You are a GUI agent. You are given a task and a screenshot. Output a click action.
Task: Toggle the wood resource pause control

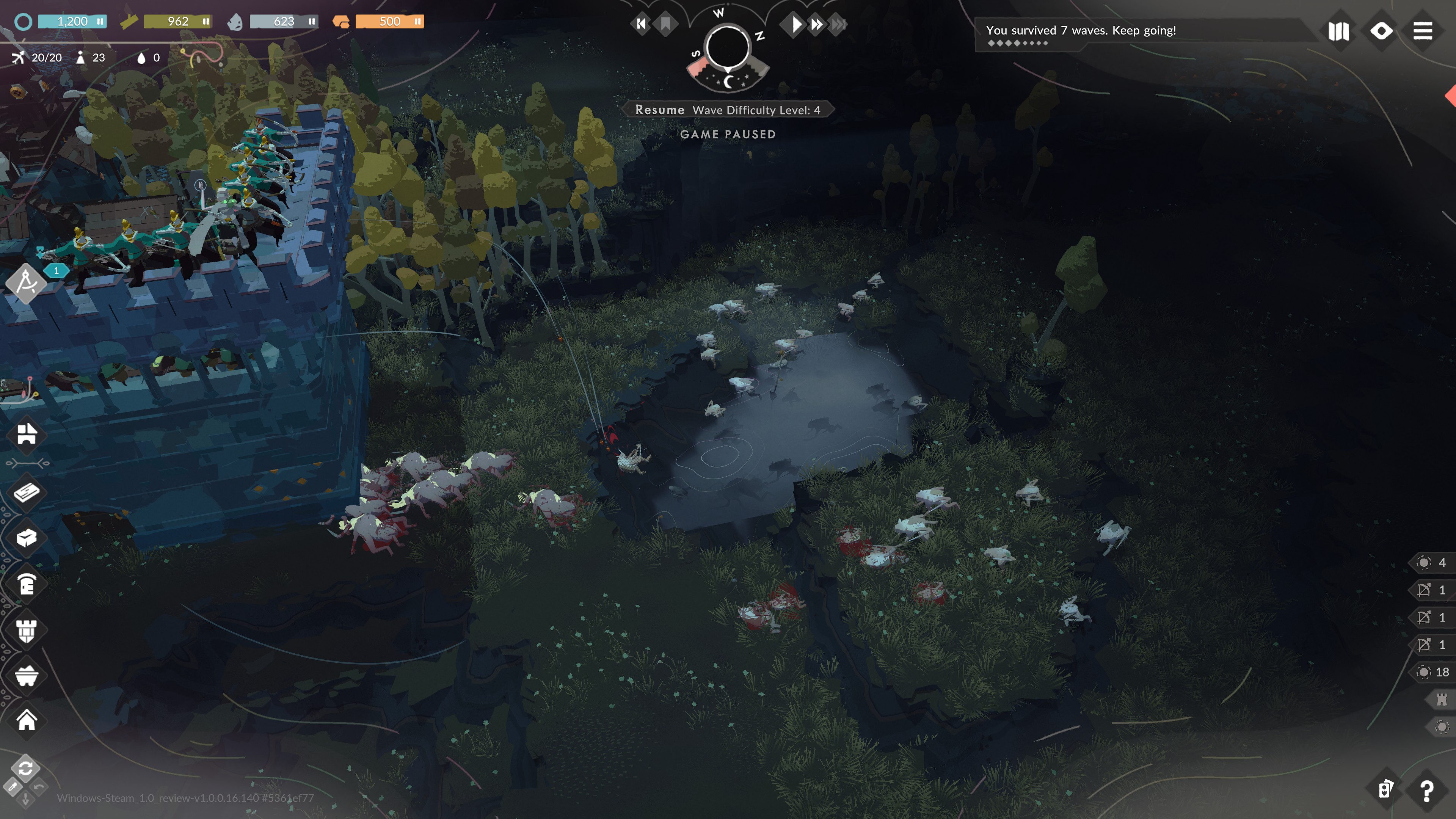tap(207, 21)
